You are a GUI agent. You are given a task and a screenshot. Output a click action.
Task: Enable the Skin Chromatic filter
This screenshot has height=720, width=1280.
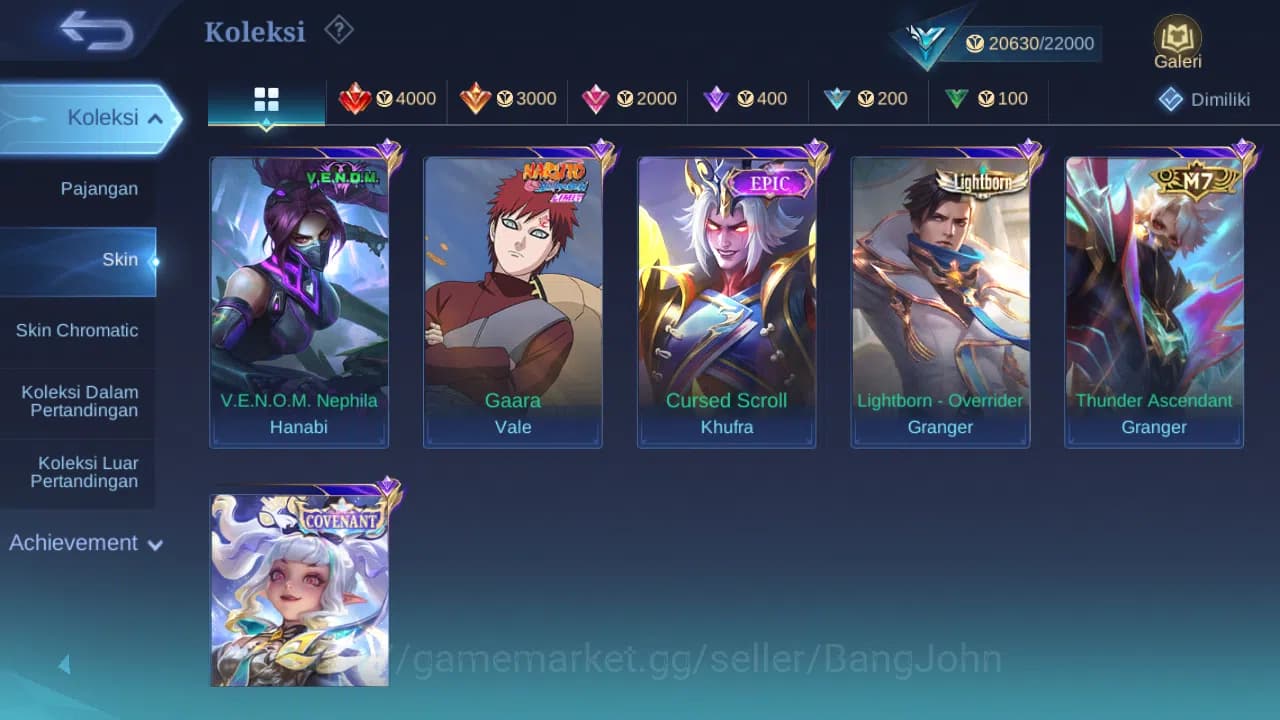tap(79, 330)
